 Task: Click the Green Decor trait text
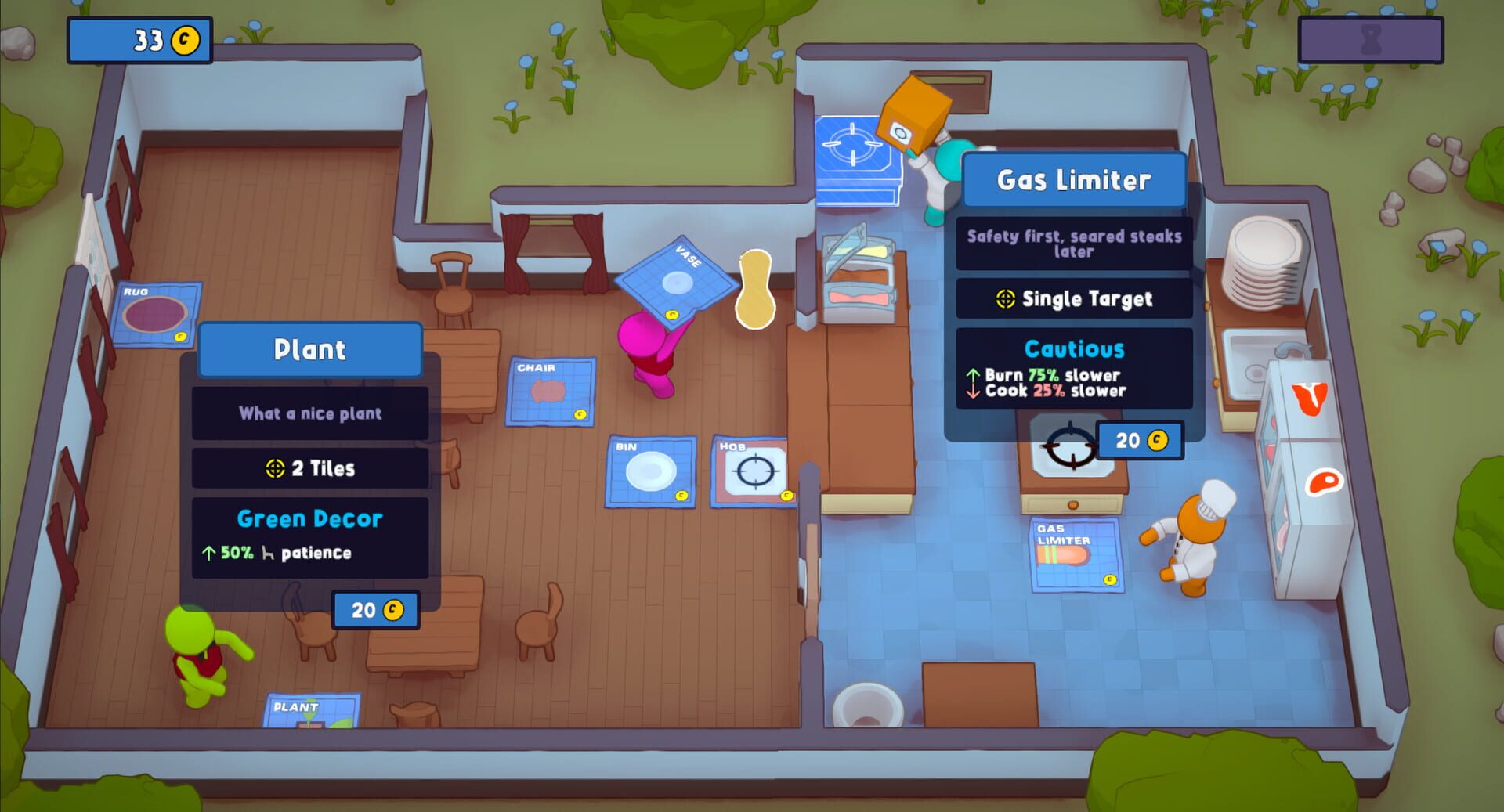tap(309, 518)
